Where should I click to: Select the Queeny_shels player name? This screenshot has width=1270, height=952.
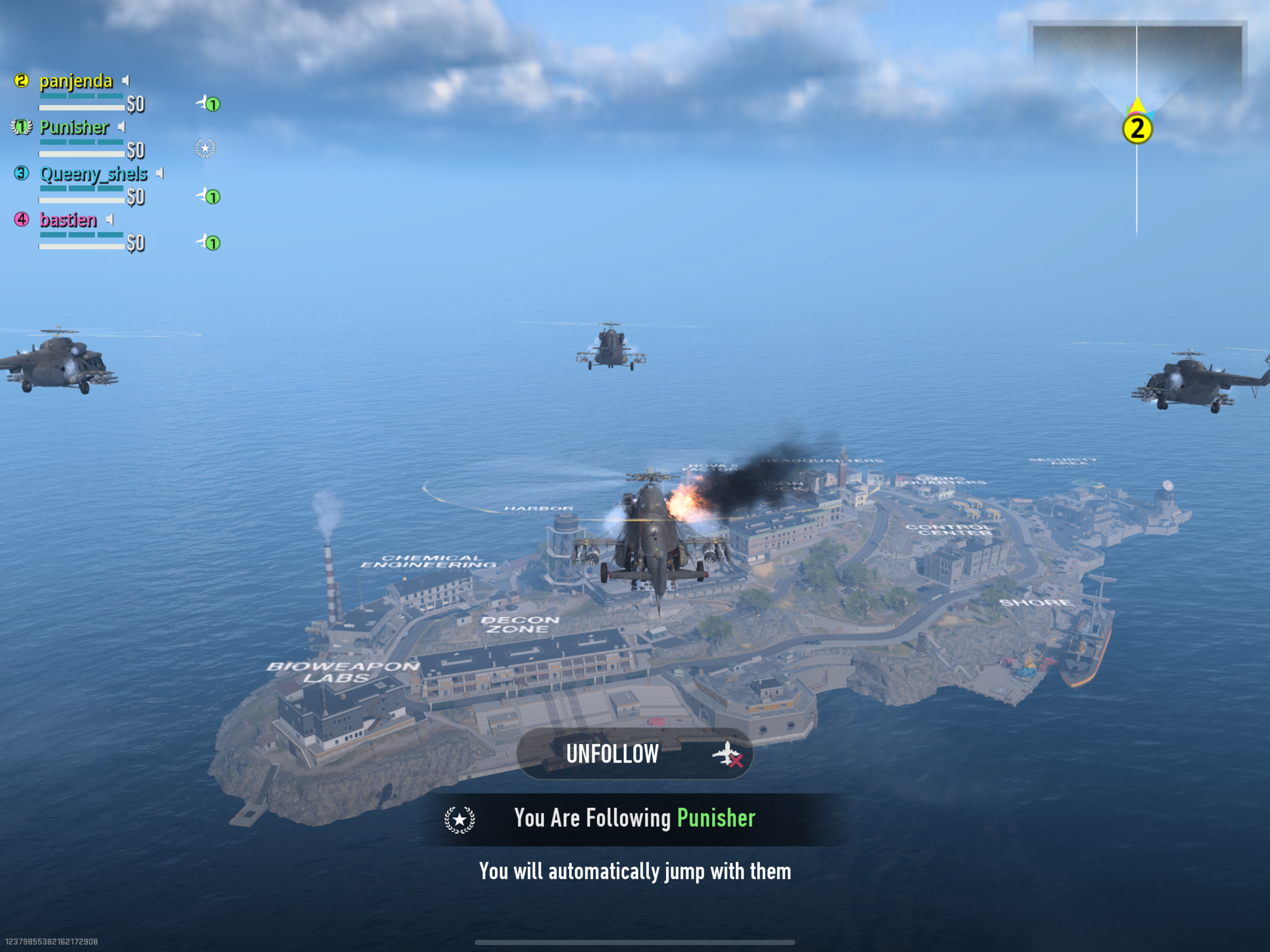(x=93, y=173)
